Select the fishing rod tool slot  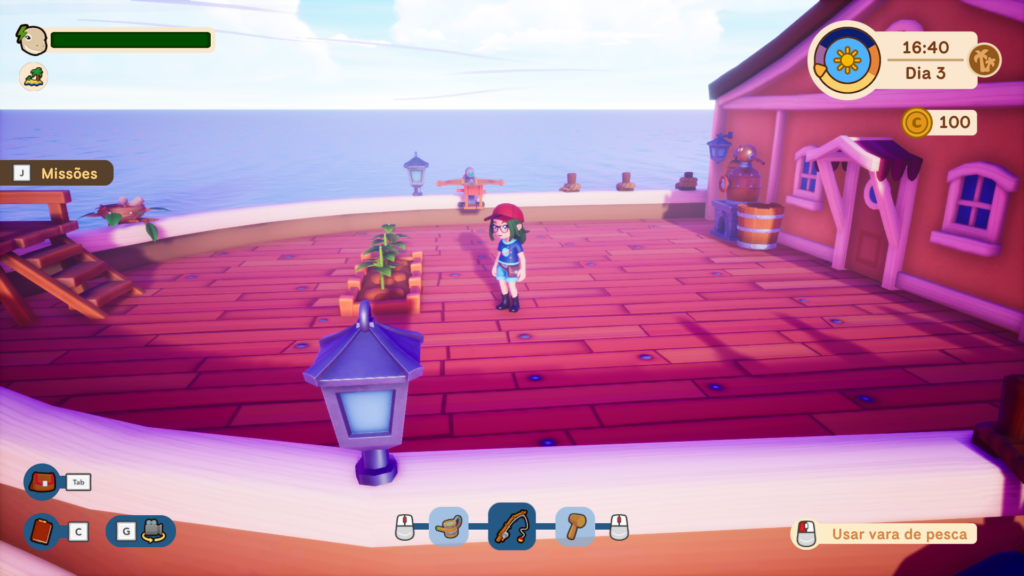(x=511, y=526)
